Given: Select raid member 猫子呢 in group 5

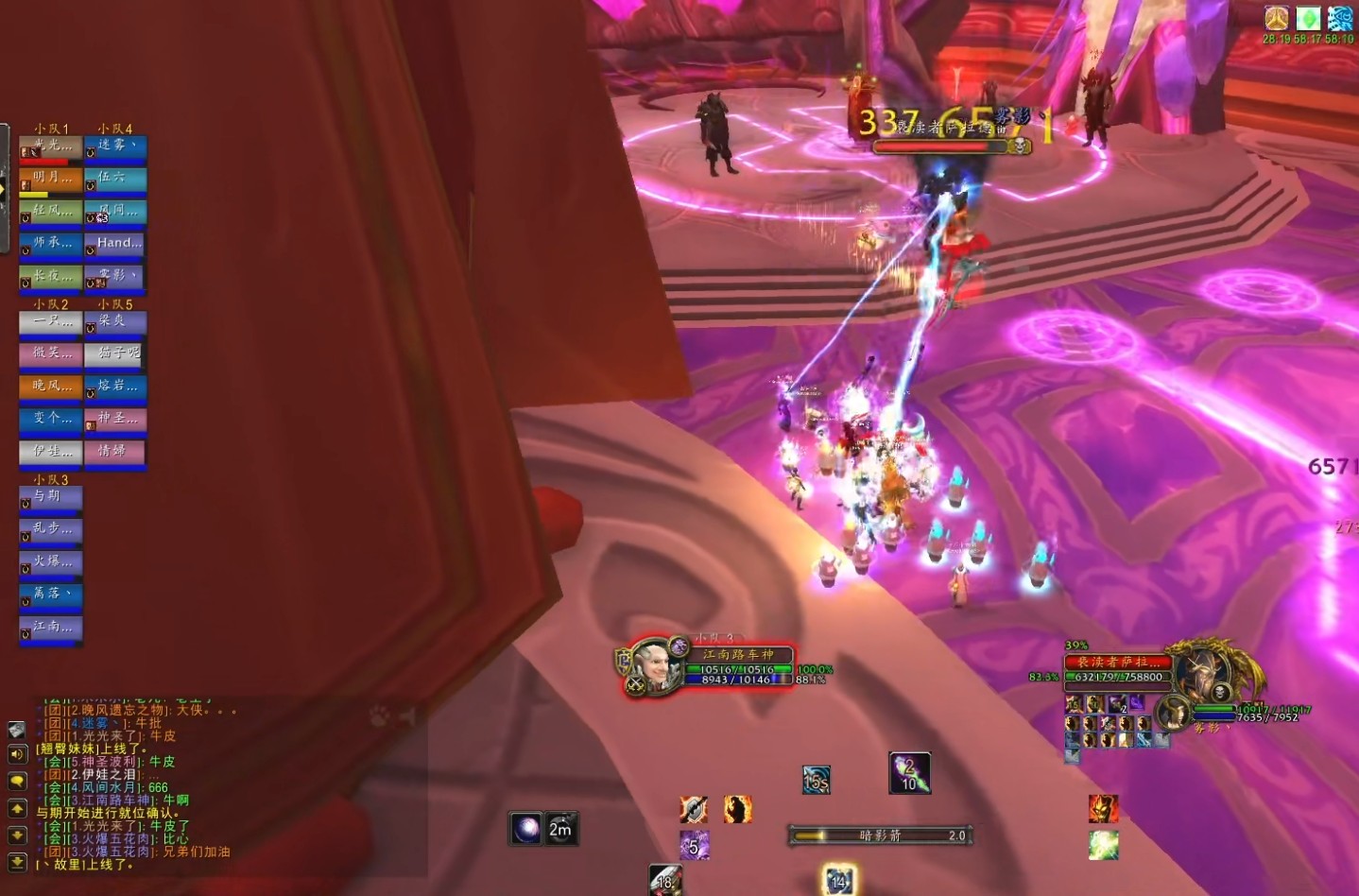Looking at the screenshot, I should tap(114, 354).
